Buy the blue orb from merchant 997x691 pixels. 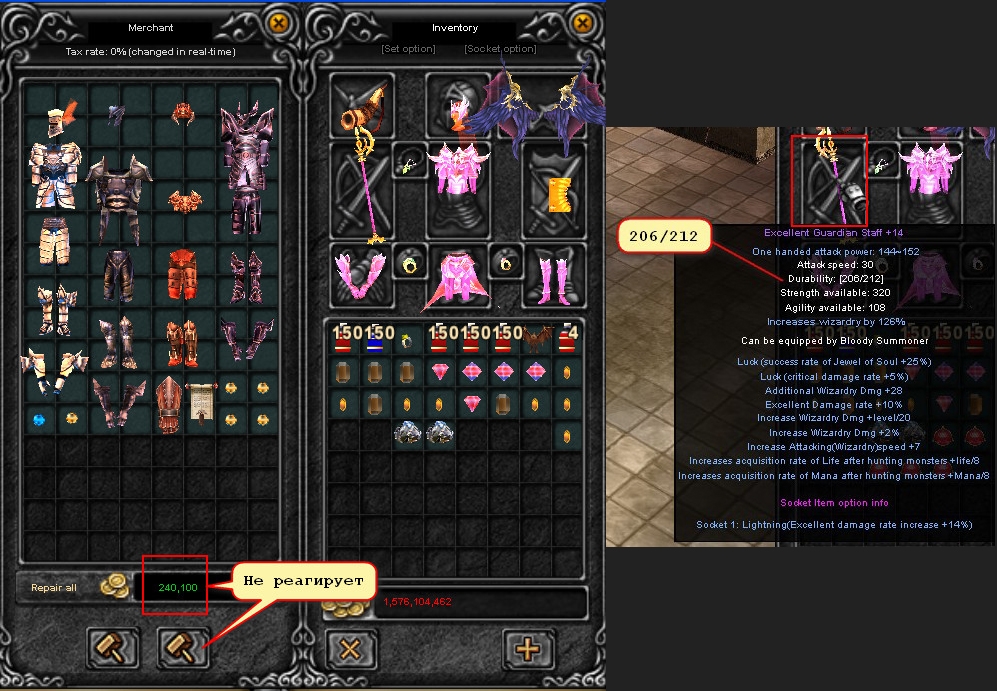(39, 419)
